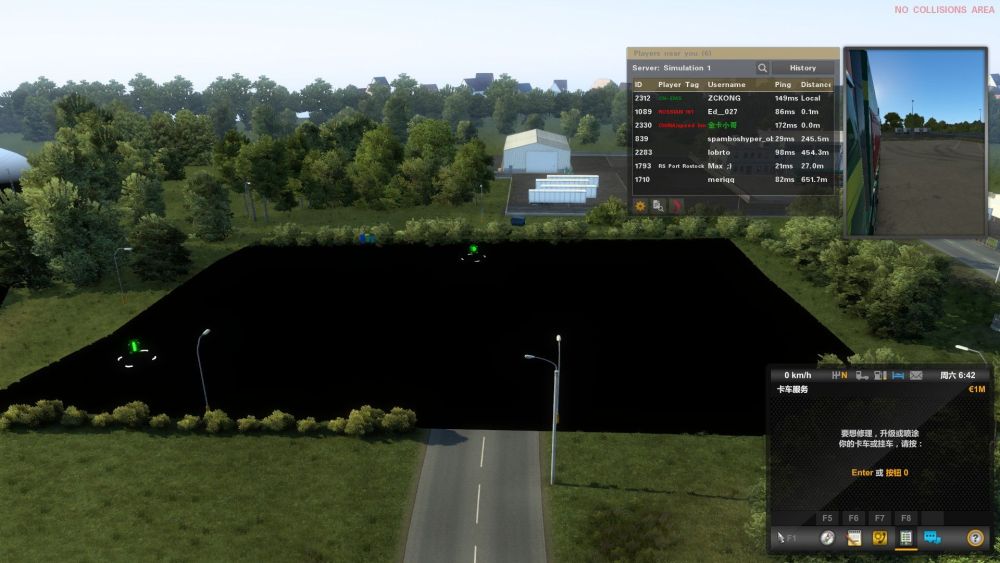Click the envelope mail icon in route advisor

(x=916, y=376)
